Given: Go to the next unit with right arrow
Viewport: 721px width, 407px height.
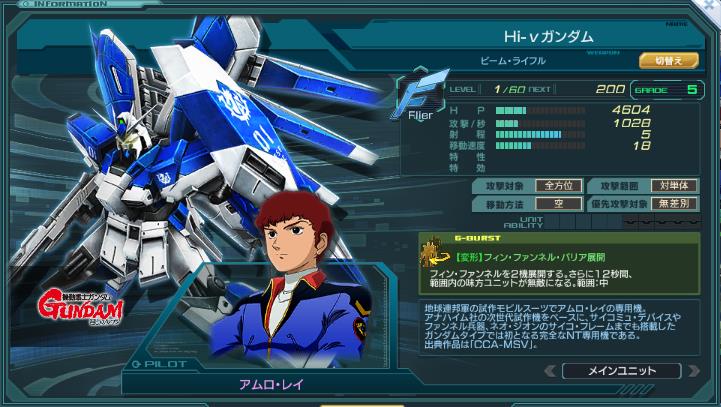Looking at the screenshot, I should click(x=693, y=371).
